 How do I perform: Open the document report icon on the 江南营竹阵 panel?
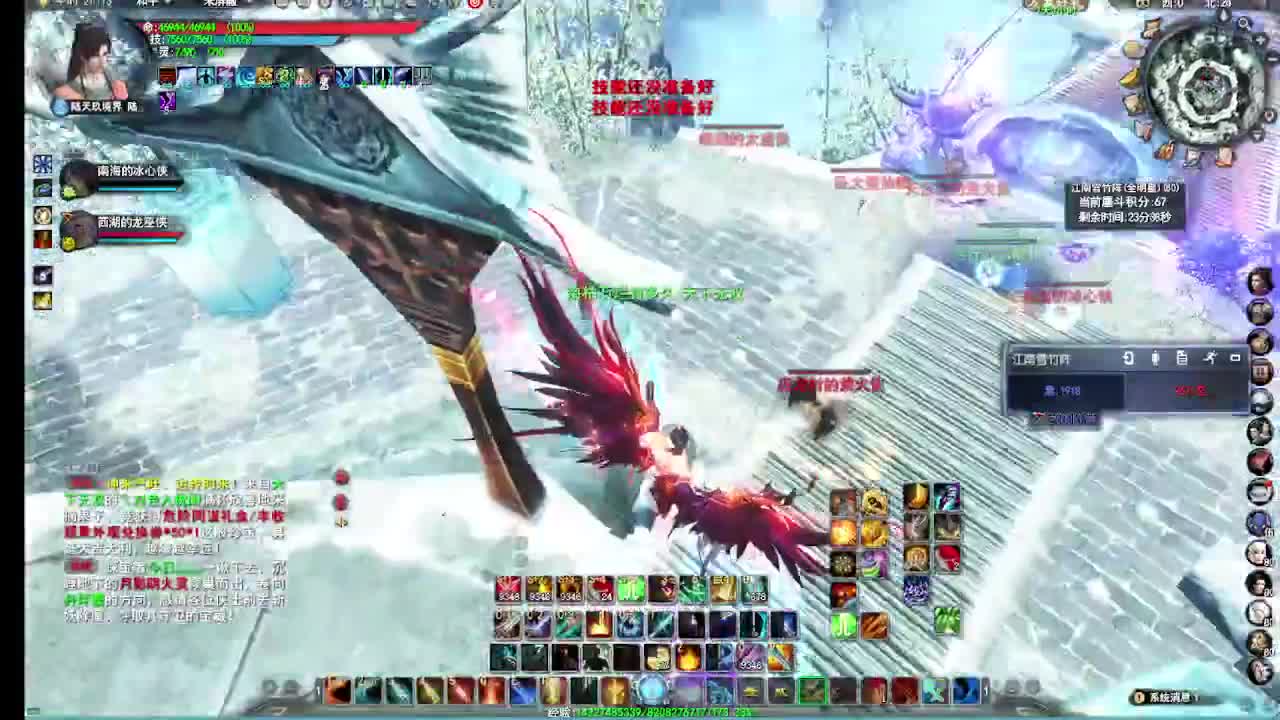1181,358
